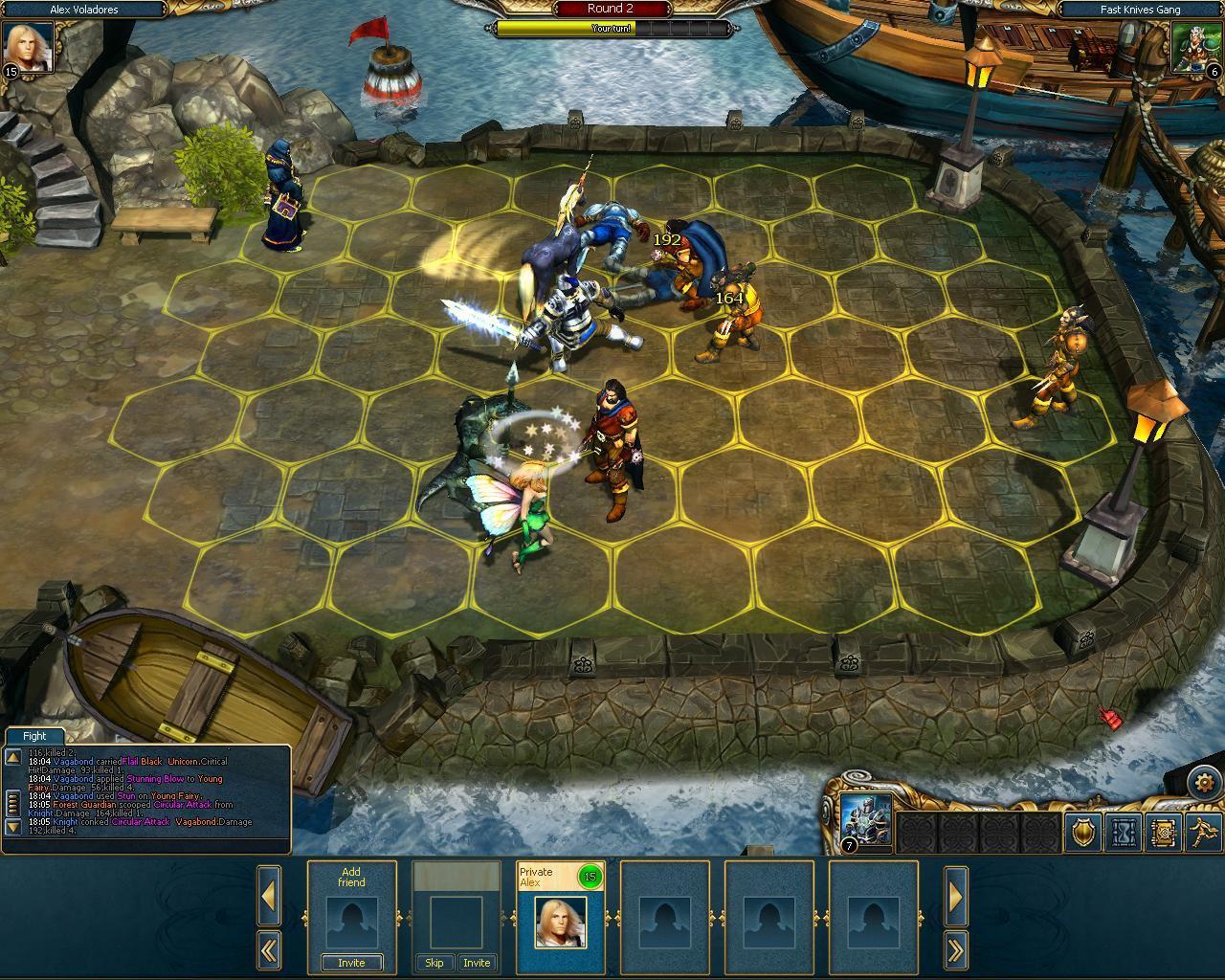Open Alex Voladores hero portrait

pos(27,48)
